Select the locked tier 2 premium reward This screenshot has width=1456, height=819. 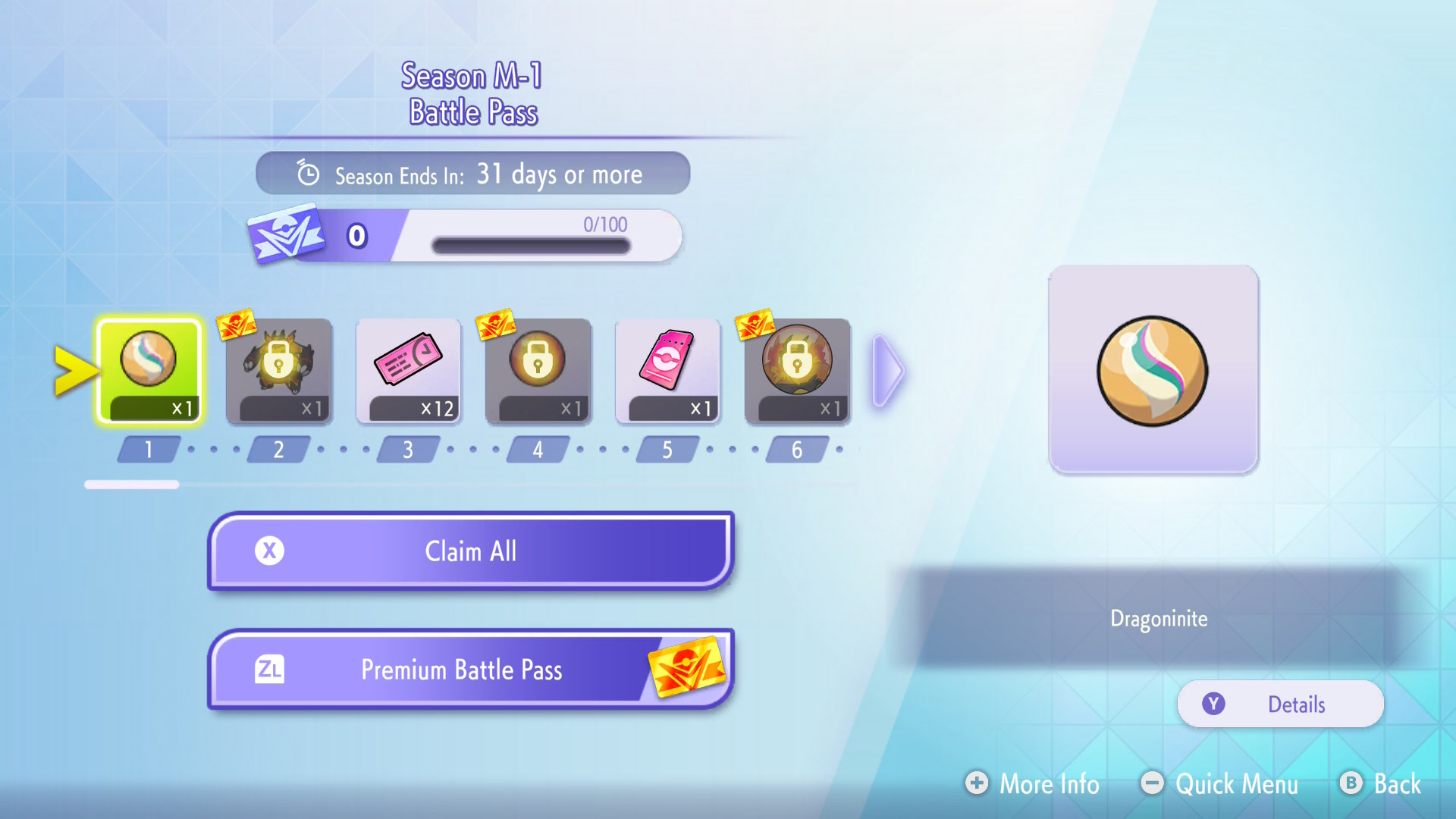[x=279, y=370]
